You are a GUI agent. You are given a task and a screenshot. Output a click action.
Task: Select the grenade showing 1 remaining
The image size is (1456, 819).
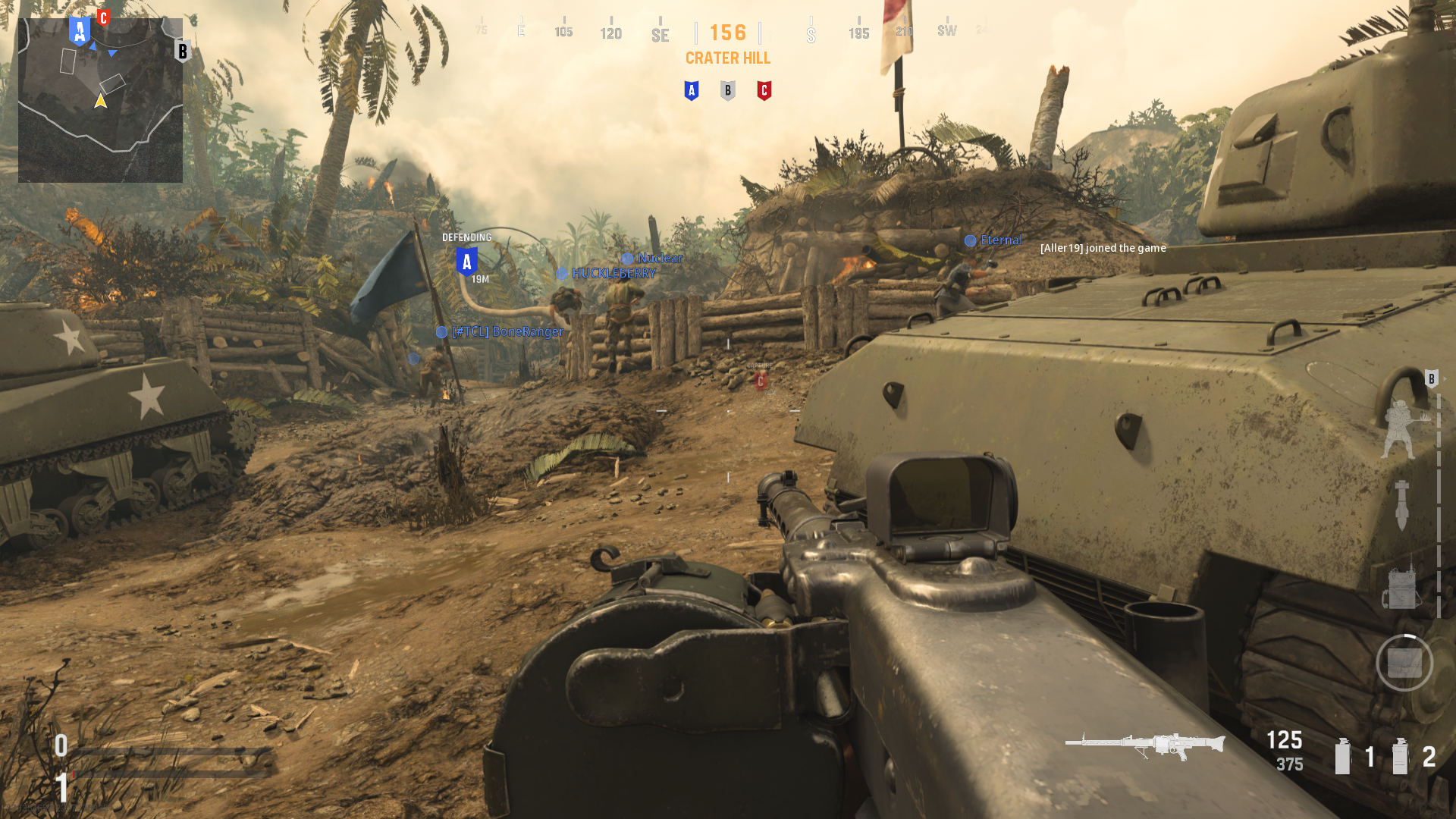point(1343,756)
